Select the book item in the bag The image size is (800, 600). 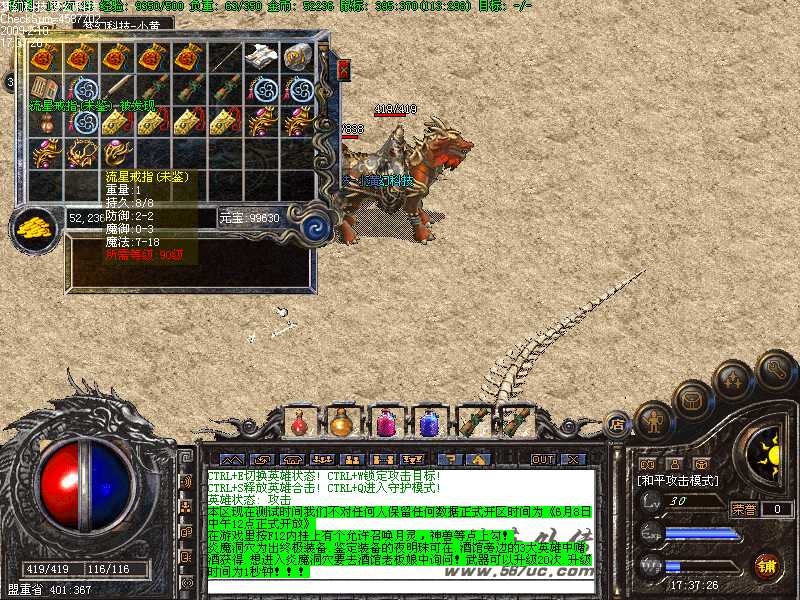pos(46,90)
